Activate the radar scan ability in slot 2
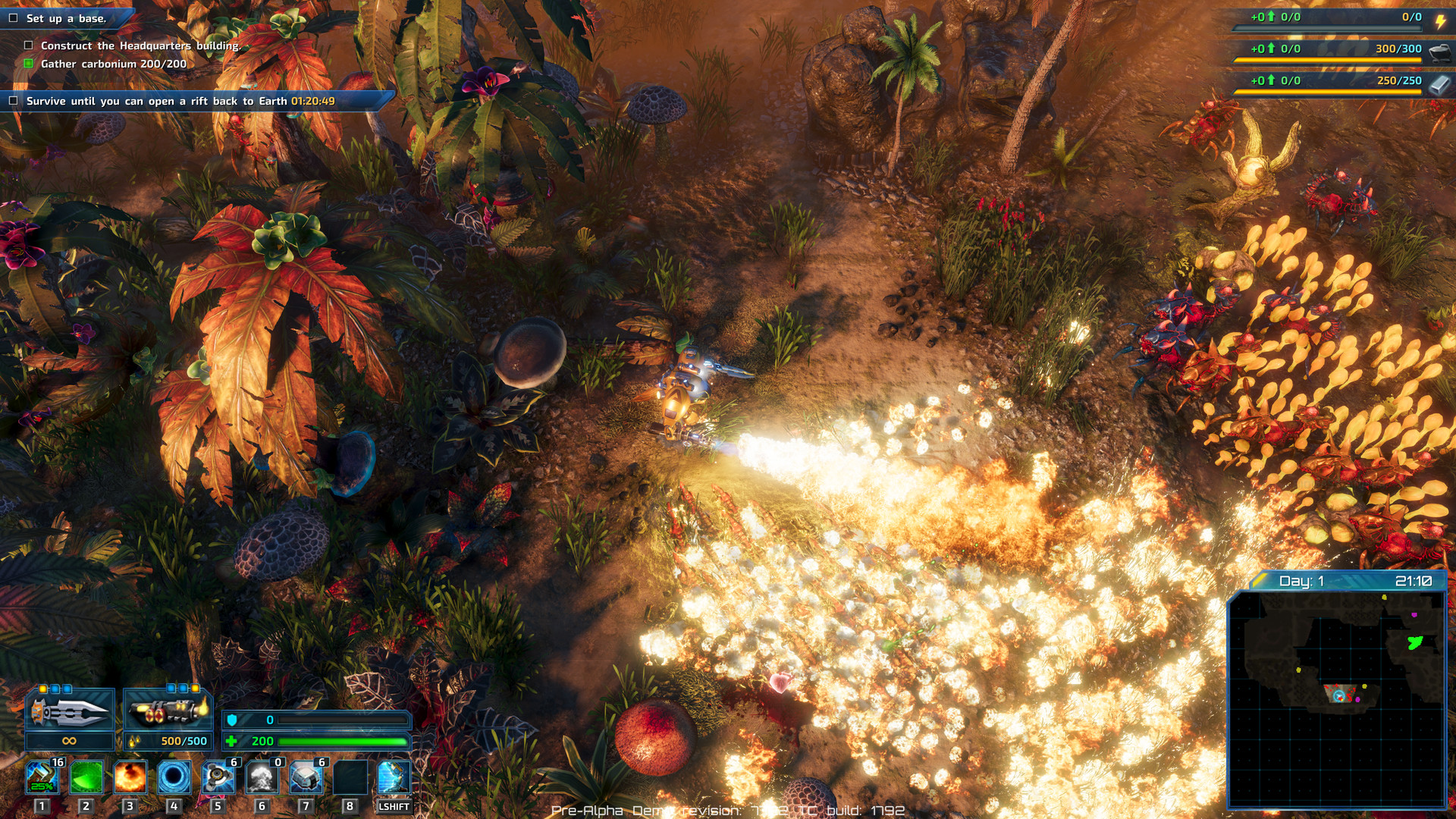 click(x=89, y=777)
